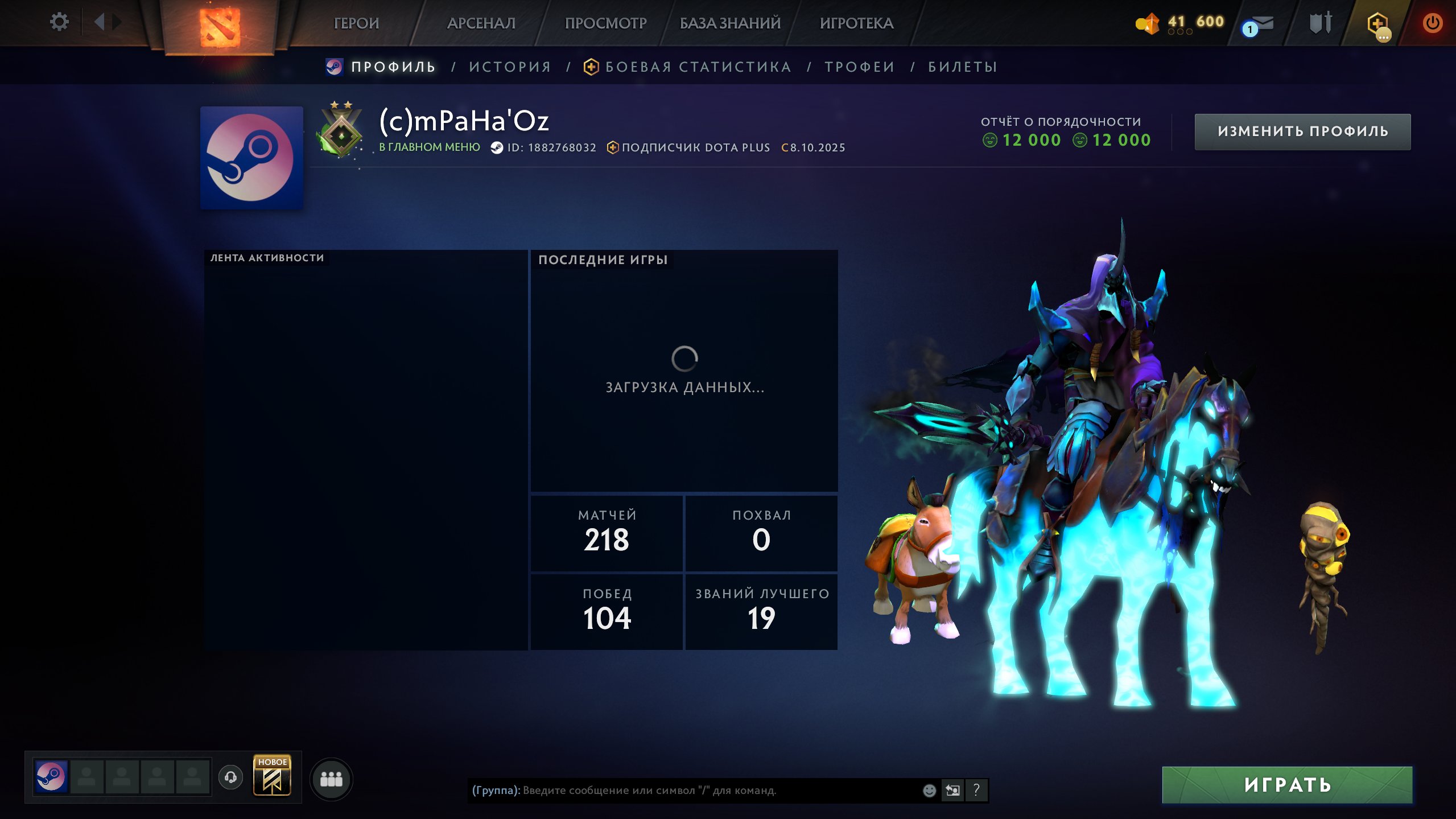Open the БИЛЕТЫ tab
The height and width of the screenshot is (819, 1456).
[x=963, y=67]
